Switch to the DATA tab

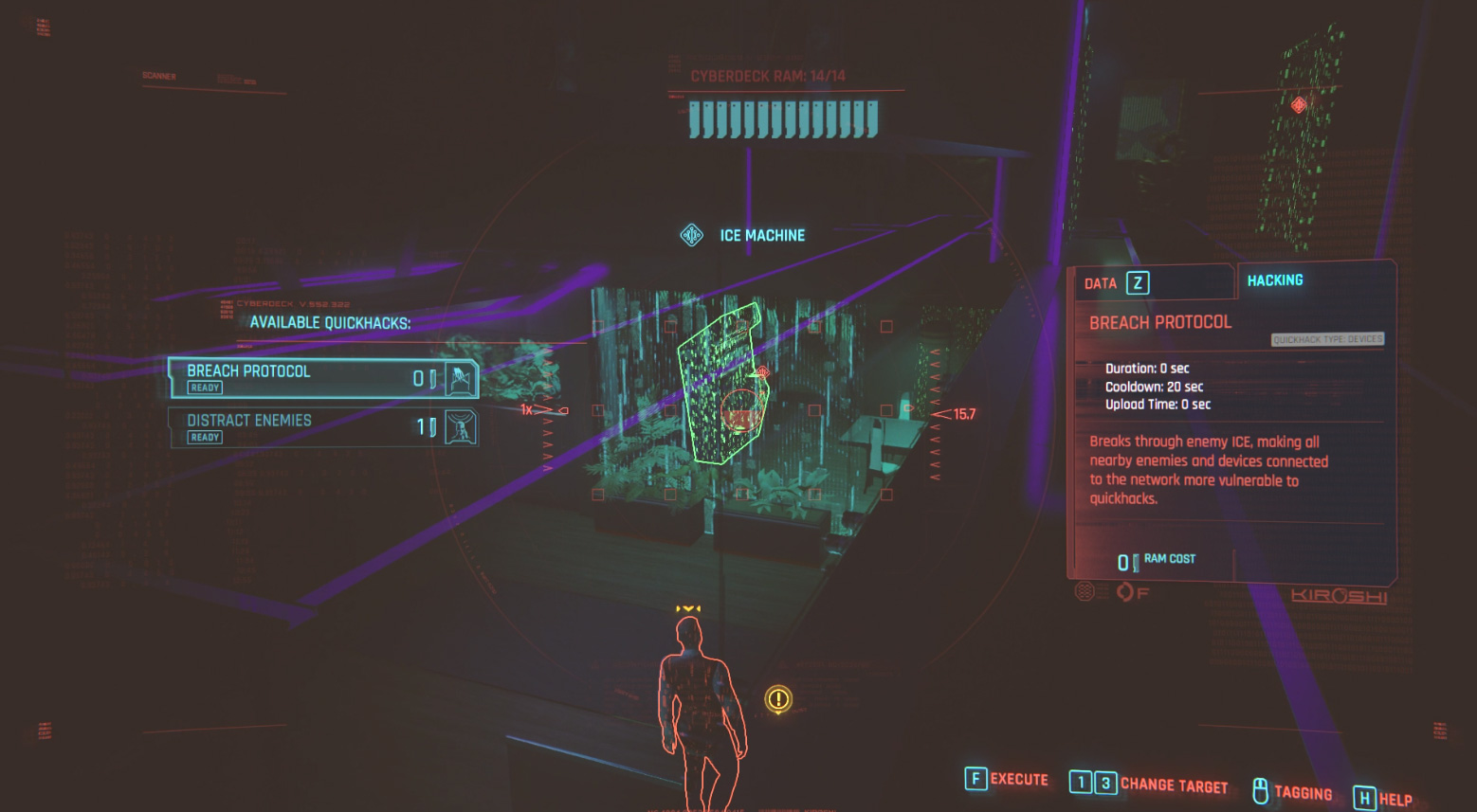[x=1102, y=282]
